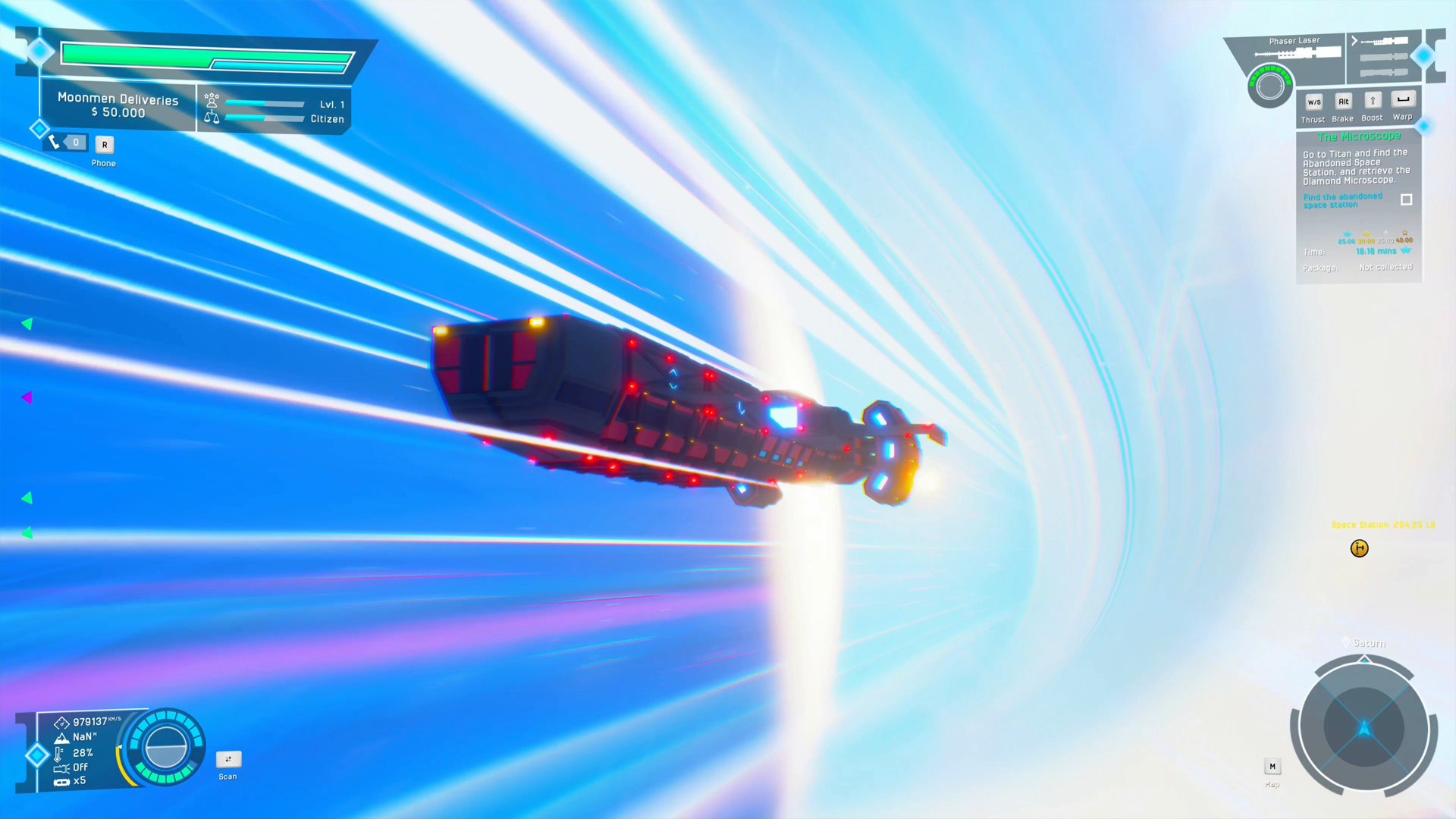The image size is (1456, 819).
Task: Click the altitude mountain icon showing NaN
Action: (62, 736)
